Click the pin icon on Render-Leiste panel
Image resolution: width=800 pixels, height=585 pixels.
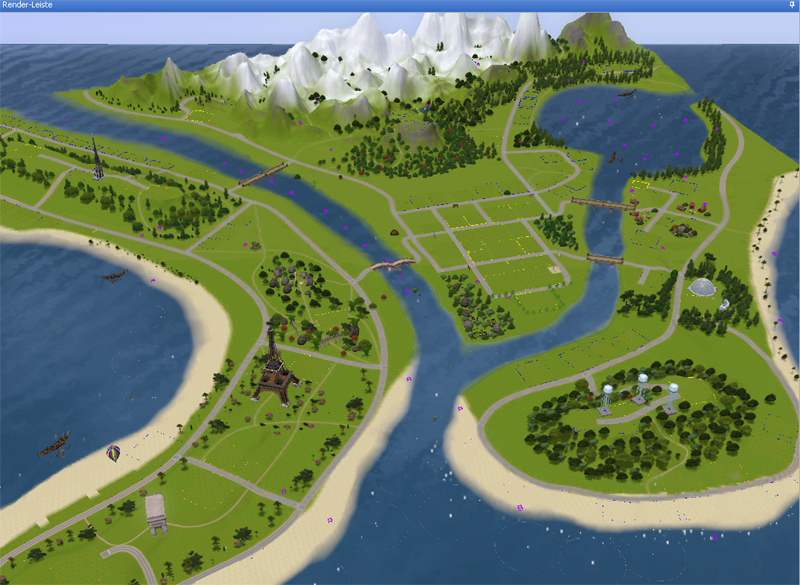point(791,5)
